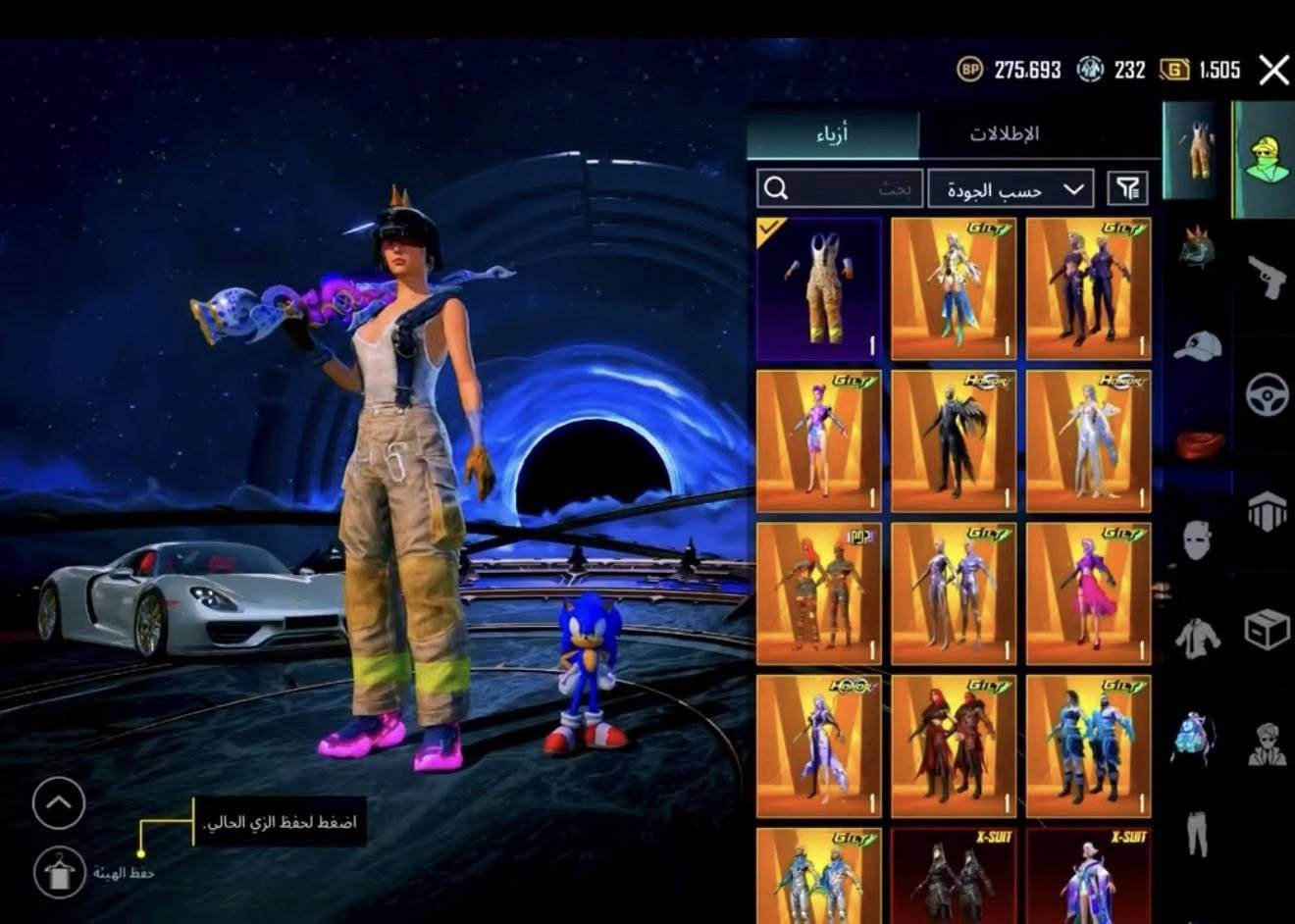Open the filter options icon beside the sort menu
The image size is (1295, 924).
[x=1130, y=188]
